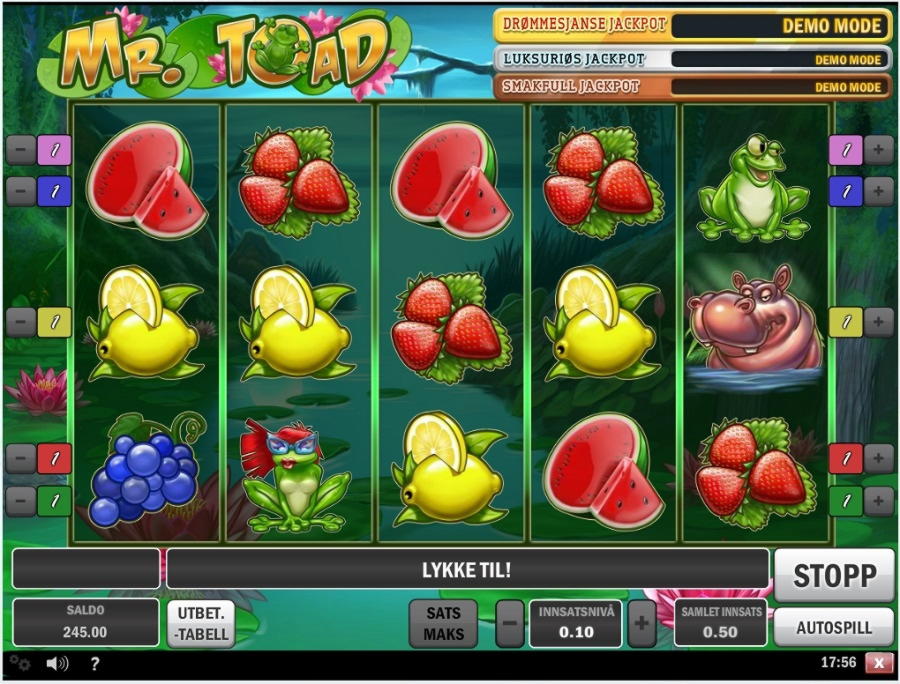Add a coin to the right-side blue payline
Viewport: 900px width, 684px height.
(878, 190)
